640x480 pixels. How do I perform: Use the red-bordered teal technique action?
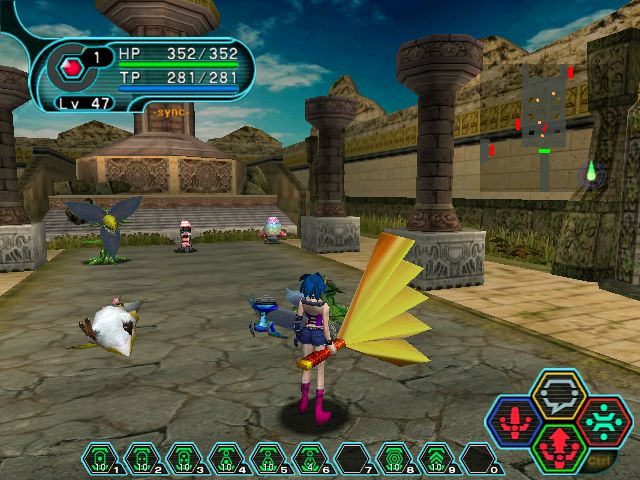605,419
